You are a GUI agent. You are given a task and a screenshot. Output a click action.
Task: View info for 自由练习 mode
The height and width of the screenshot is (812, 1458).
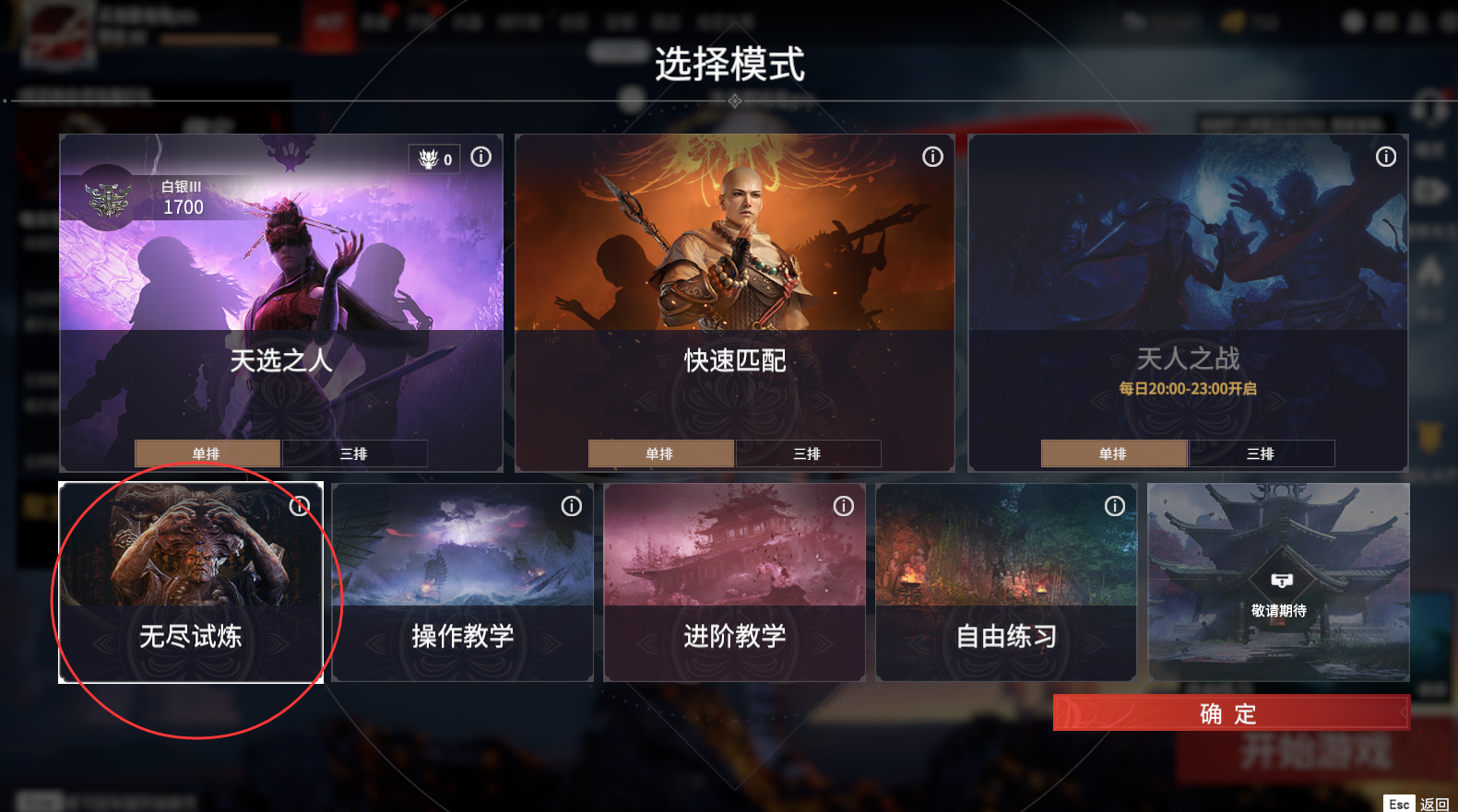tap(1114, 506)
